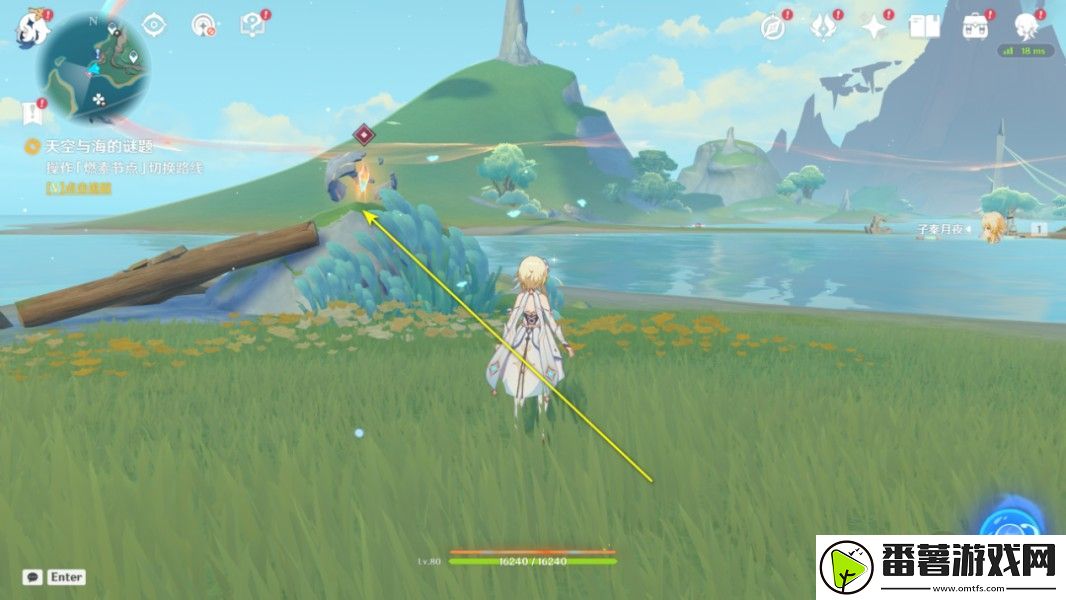This screenshot has height=600, width=1066.
Task: Open the chat speech bubble
Action: click(33, 577)
